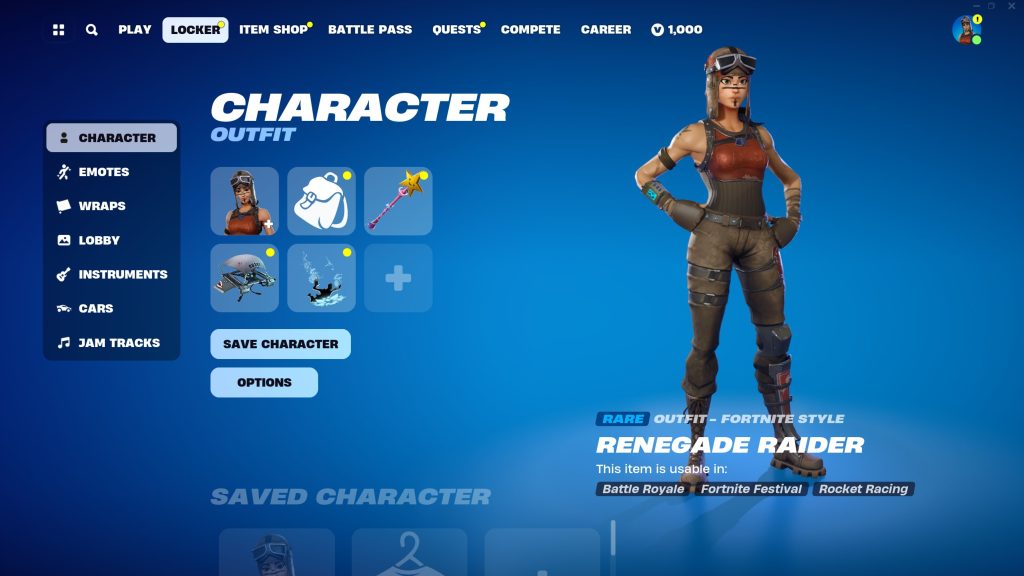The width and height of the screenshot is (1024, 576).
Task: Switch to the Item Shop tab
Action: 273,30
